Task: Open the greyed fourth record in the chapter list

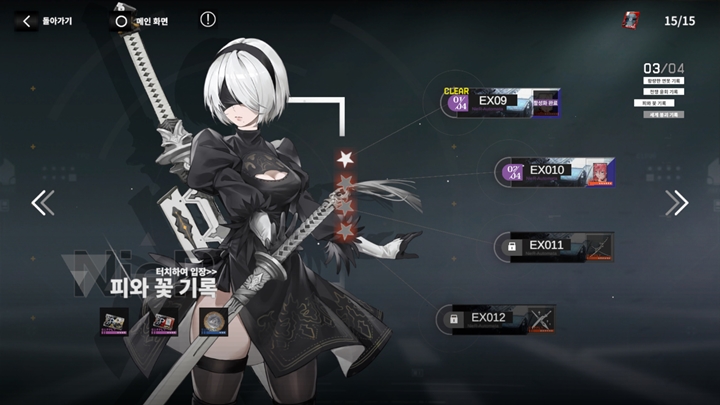Action: 663,115
